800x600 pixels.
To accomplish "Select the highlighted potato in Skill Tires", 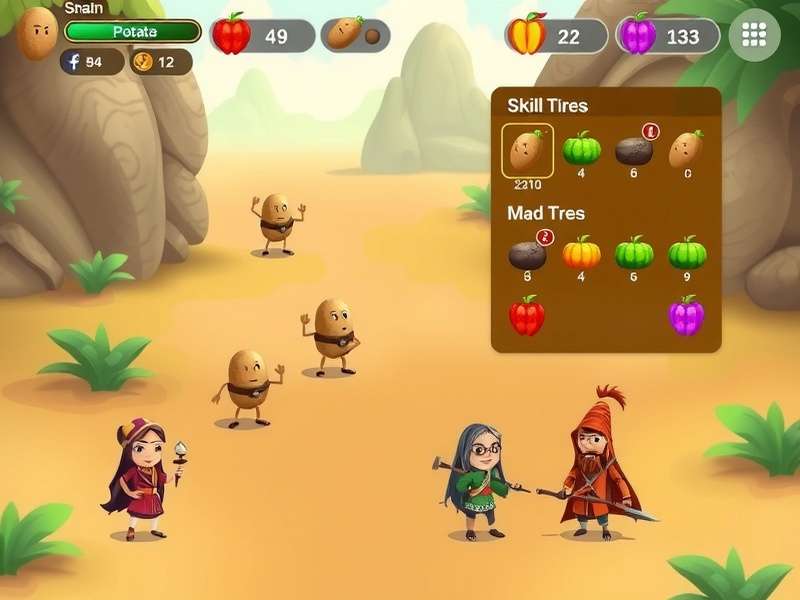I will click(527, 151).
